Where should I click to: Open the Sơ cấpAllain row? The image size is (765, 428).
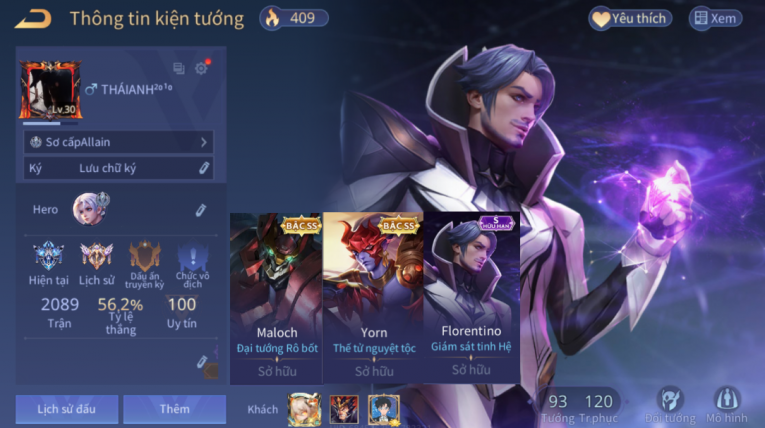[119, 143]
